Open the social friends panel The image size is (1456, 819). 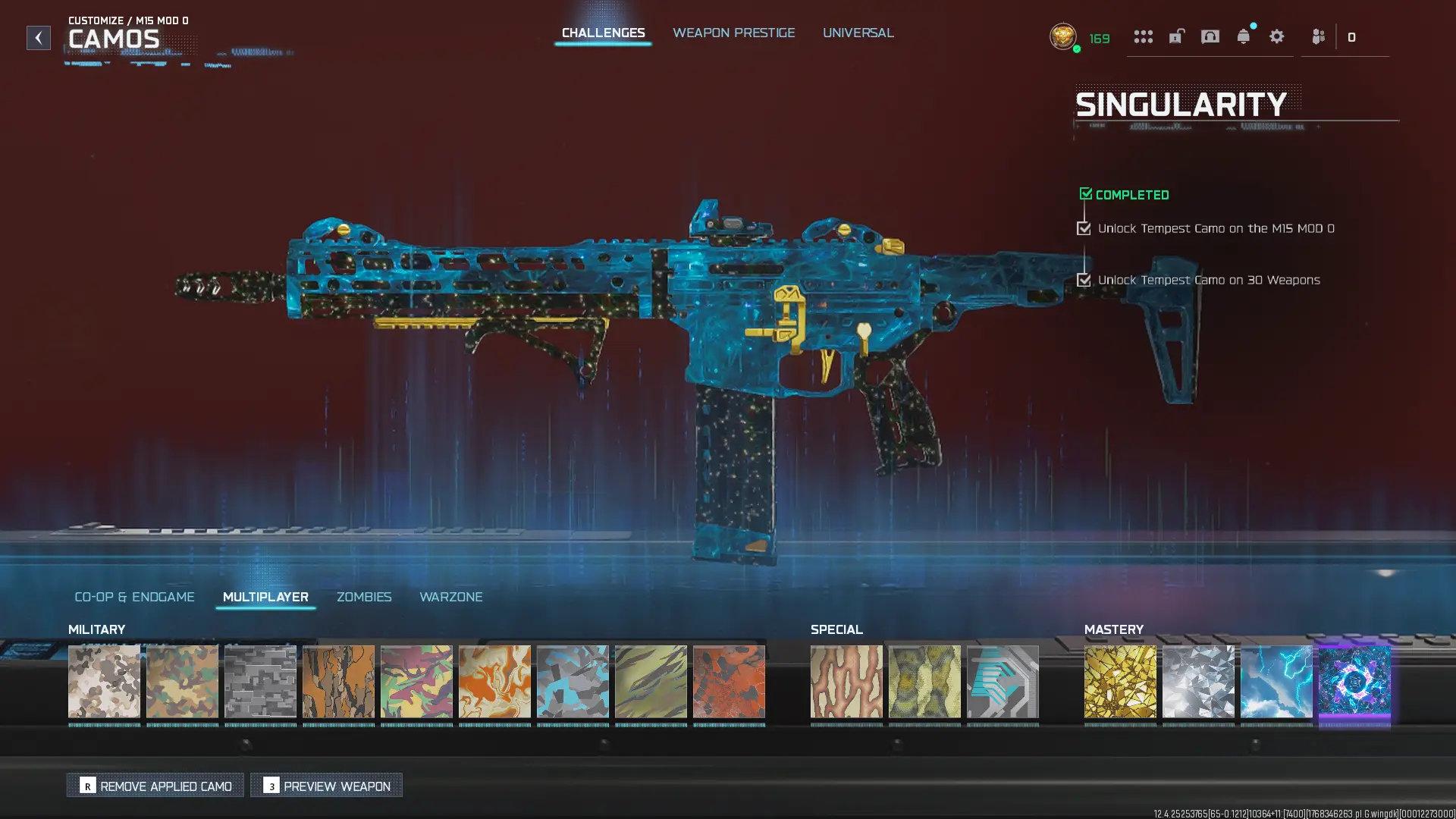tap(1318, 36)
